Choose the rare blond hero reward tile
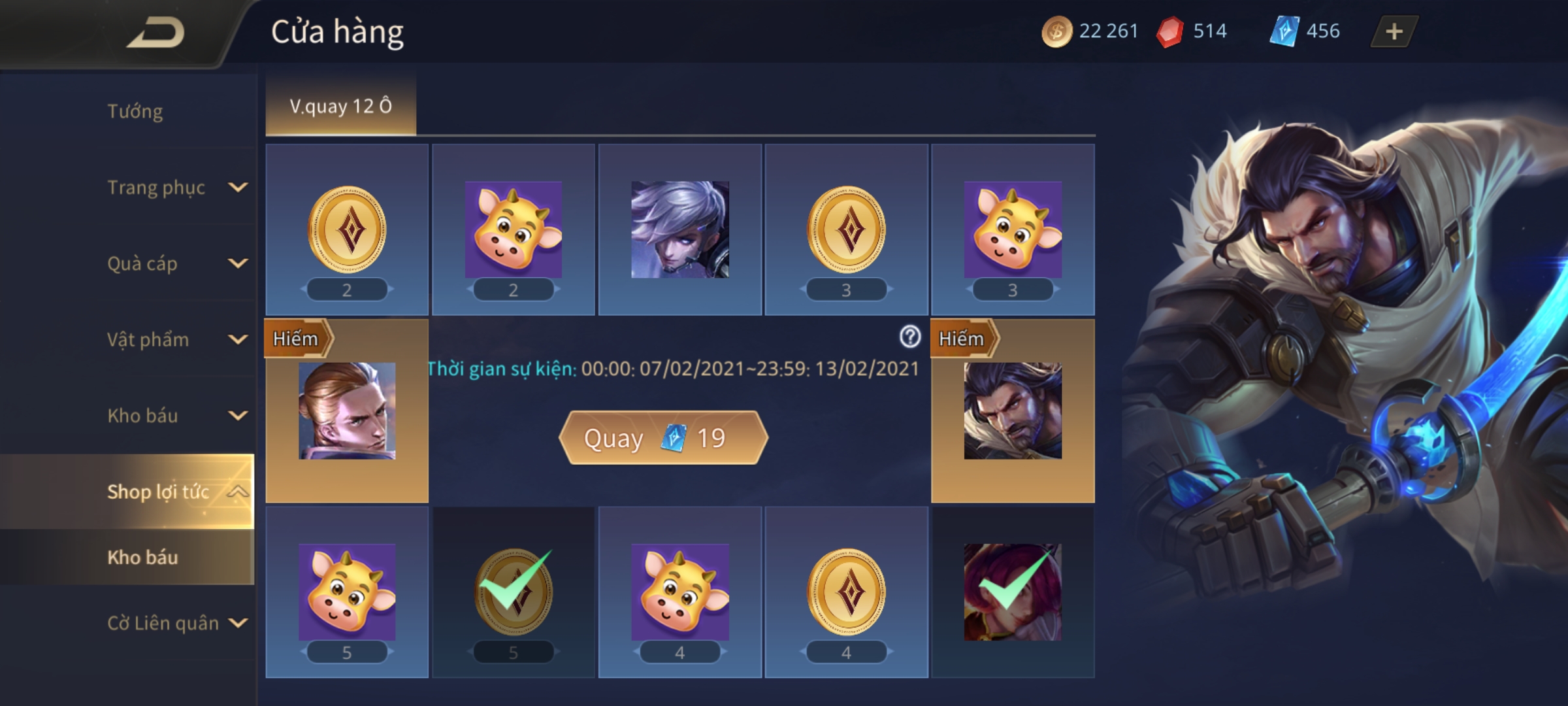 point(347,411)
